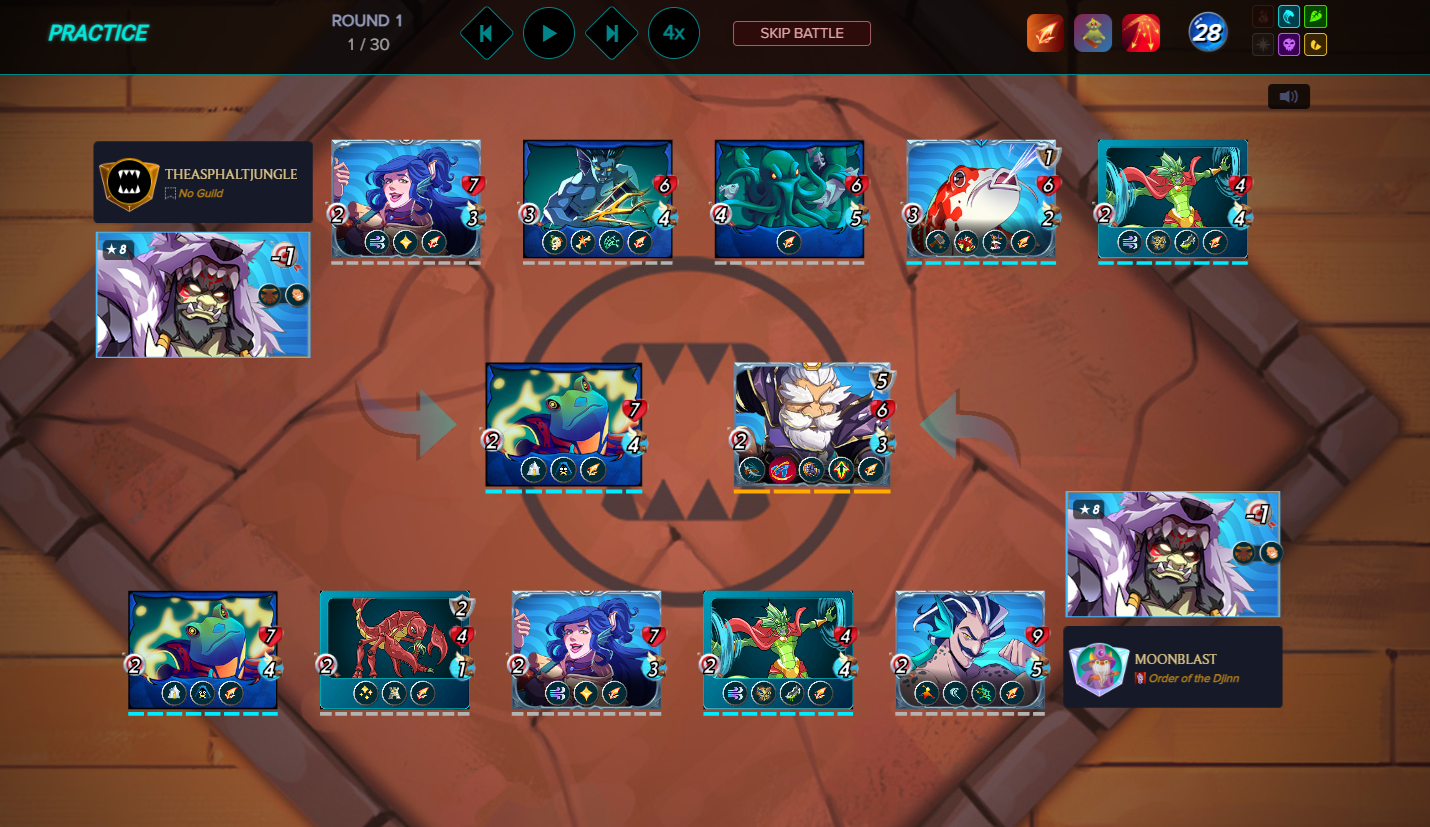This screenshot has width=1430, height=827.
Task: Play the battle replay
Action: (549, 33)
